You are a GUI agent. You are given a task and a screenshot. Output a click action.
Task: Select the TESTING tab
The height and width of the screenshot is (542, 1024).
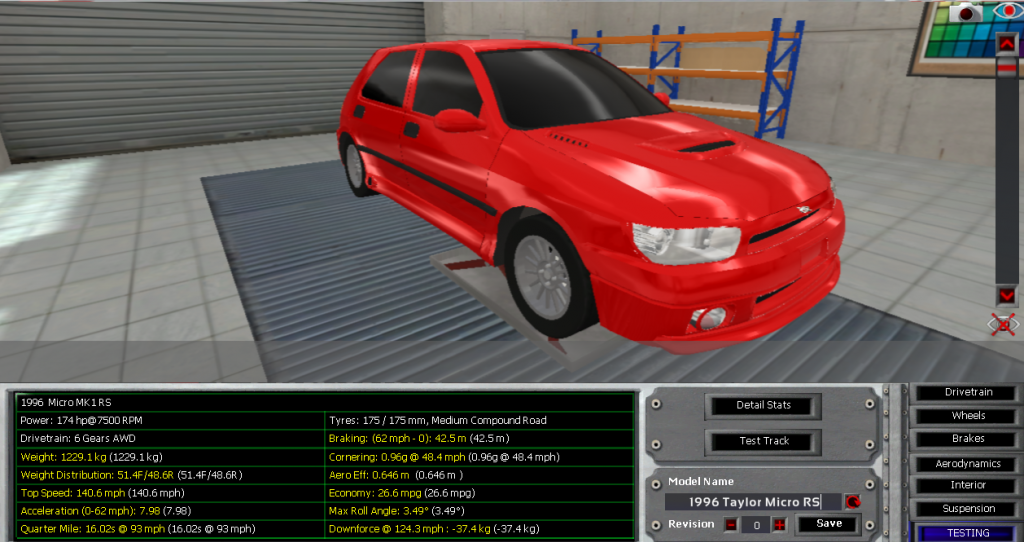point(968,533)
